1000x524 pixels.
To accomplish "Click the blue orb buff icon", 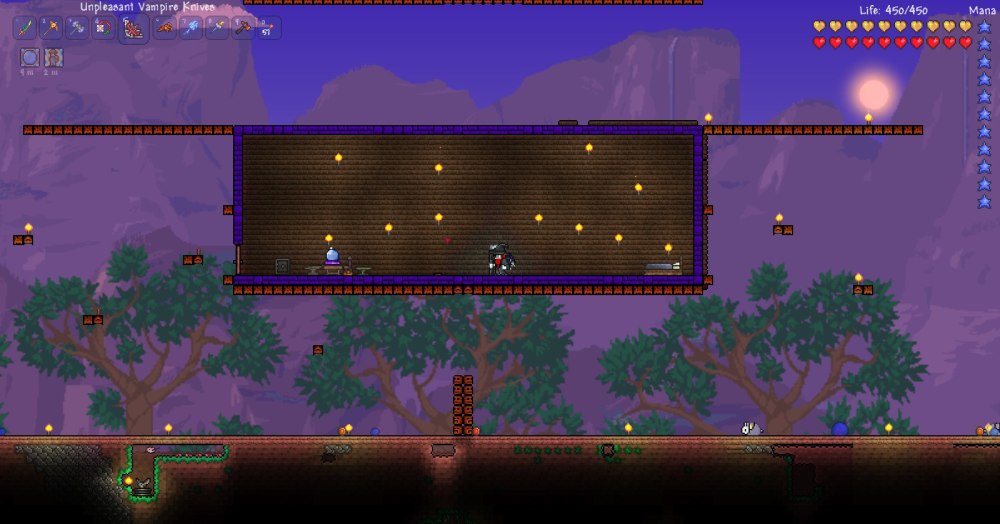I will pos(29,57).
